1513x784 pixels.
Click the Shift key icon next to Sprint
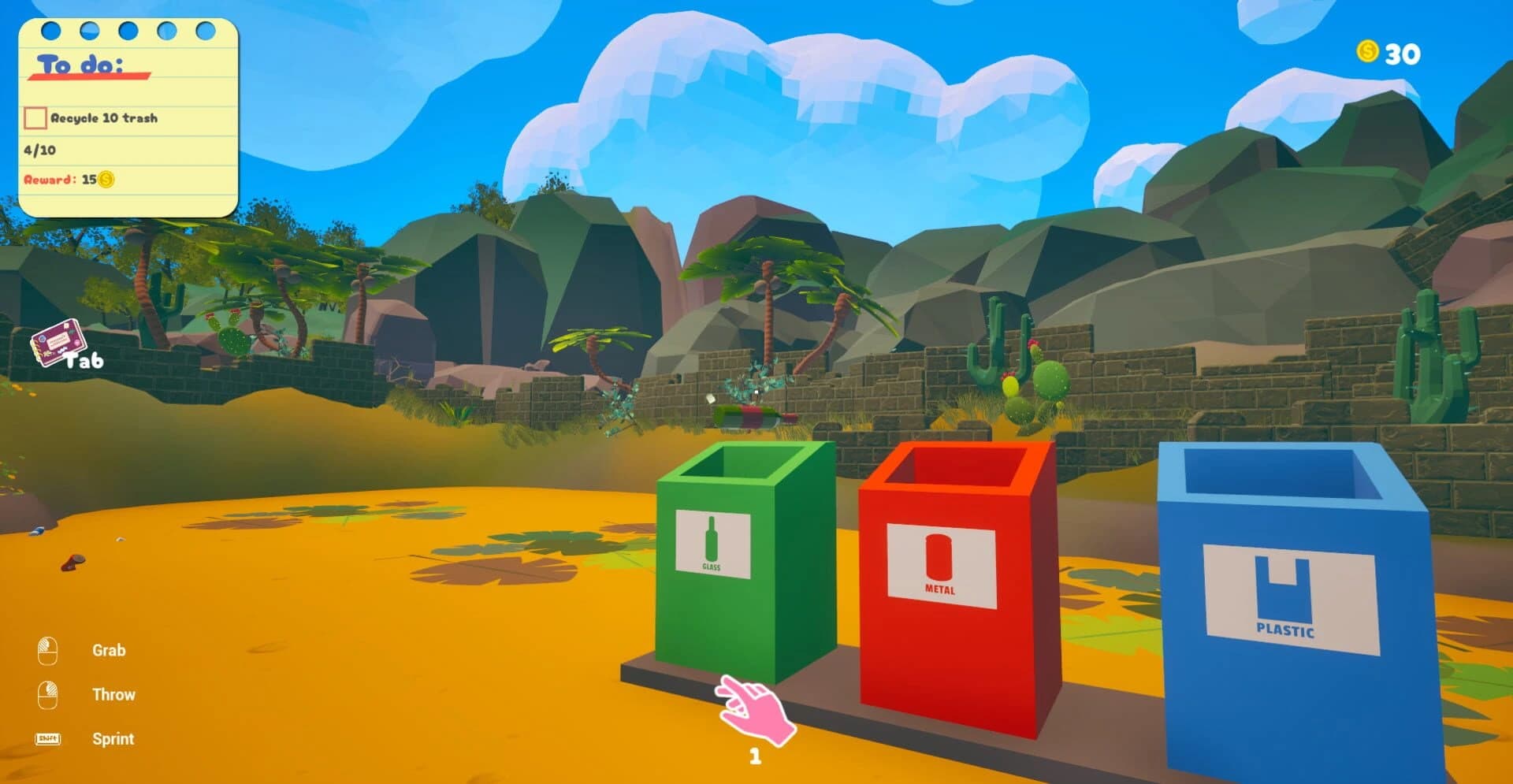[49, 738]
